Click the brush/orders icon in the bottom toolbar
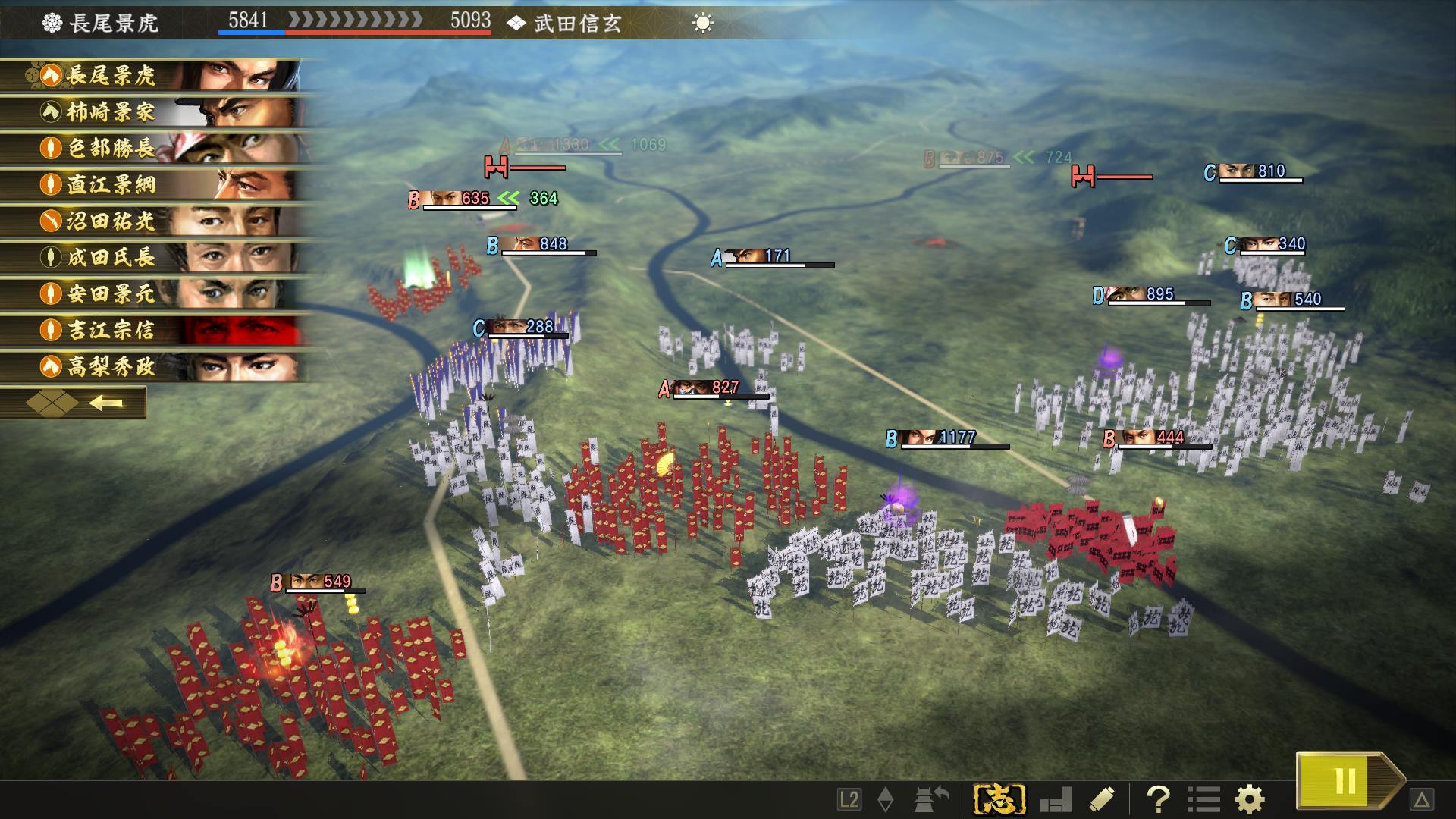The image size is (1456, 819). [x=1100, y=798]
